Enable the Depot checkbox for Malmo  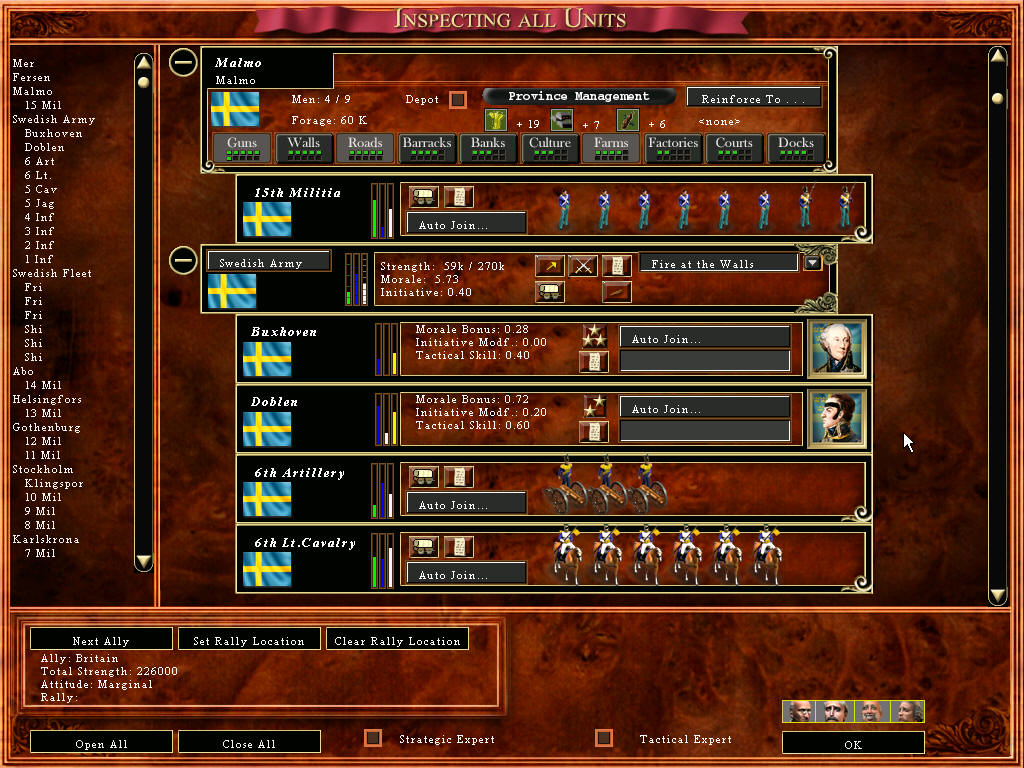pos(458,99)
